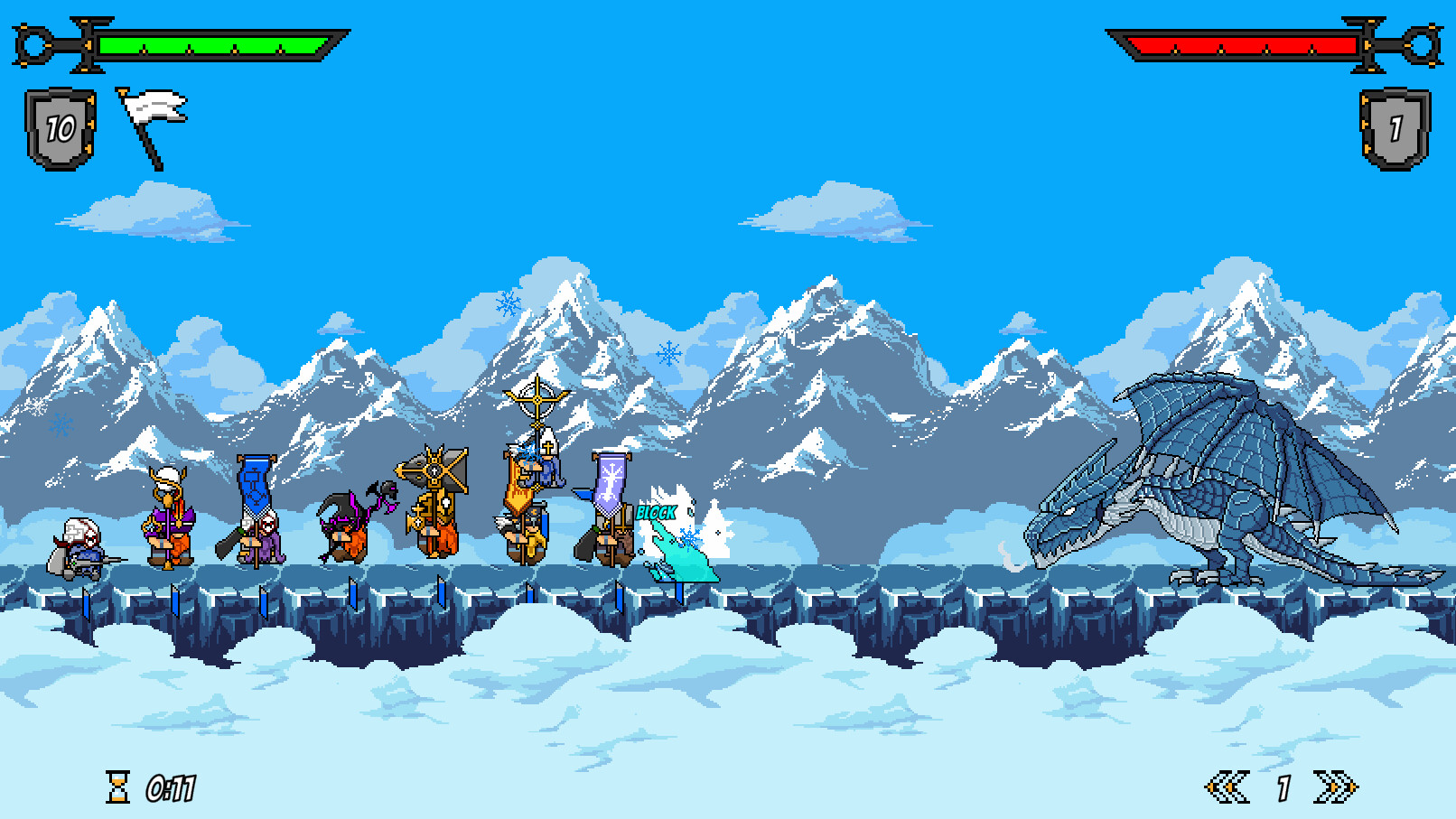Click the enemy shield icon showing 1
1456x819 pixels.
tap(1396, 126)
